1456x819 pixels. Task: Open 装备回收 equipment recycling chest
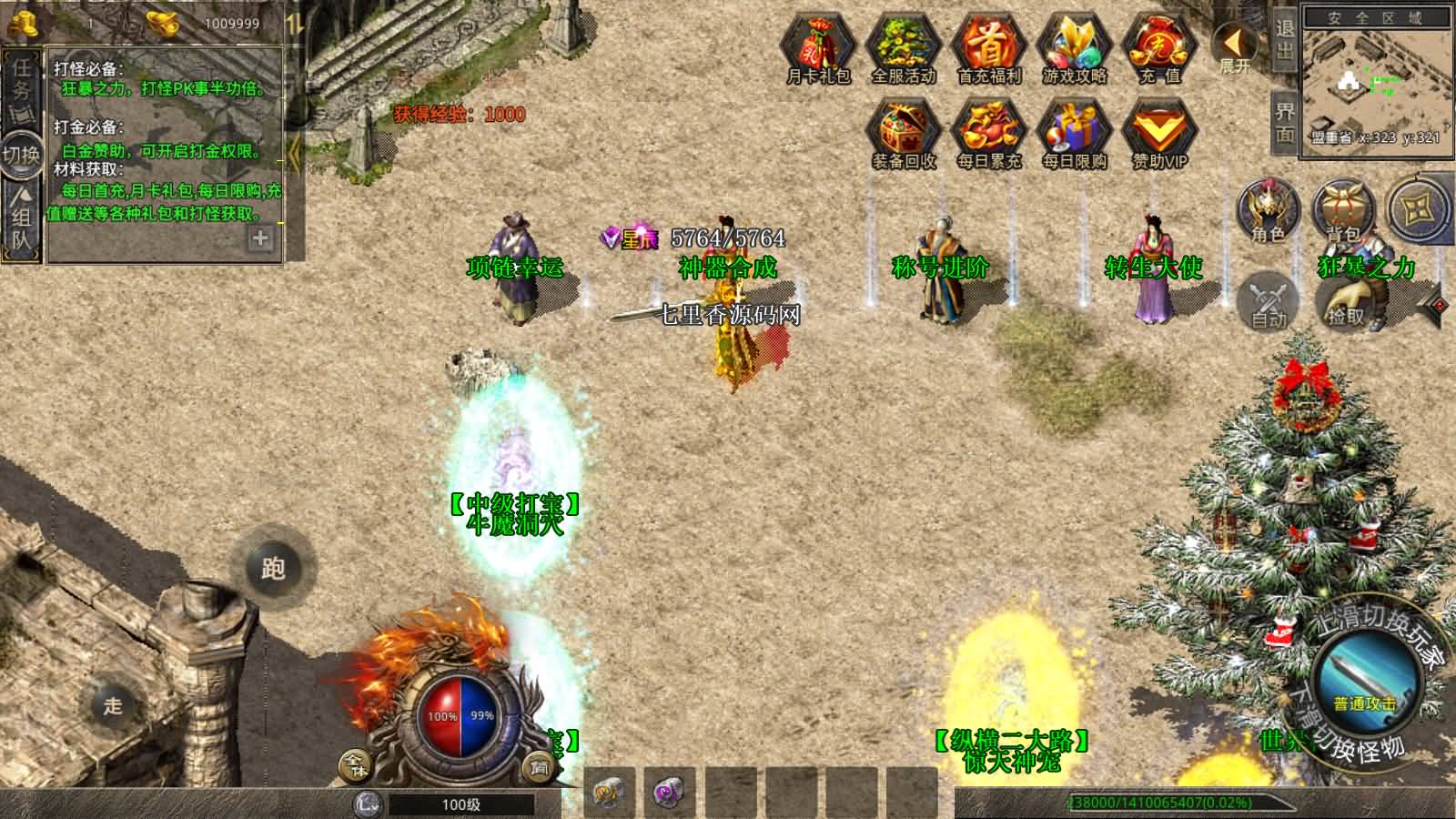[x=904, y=133]
